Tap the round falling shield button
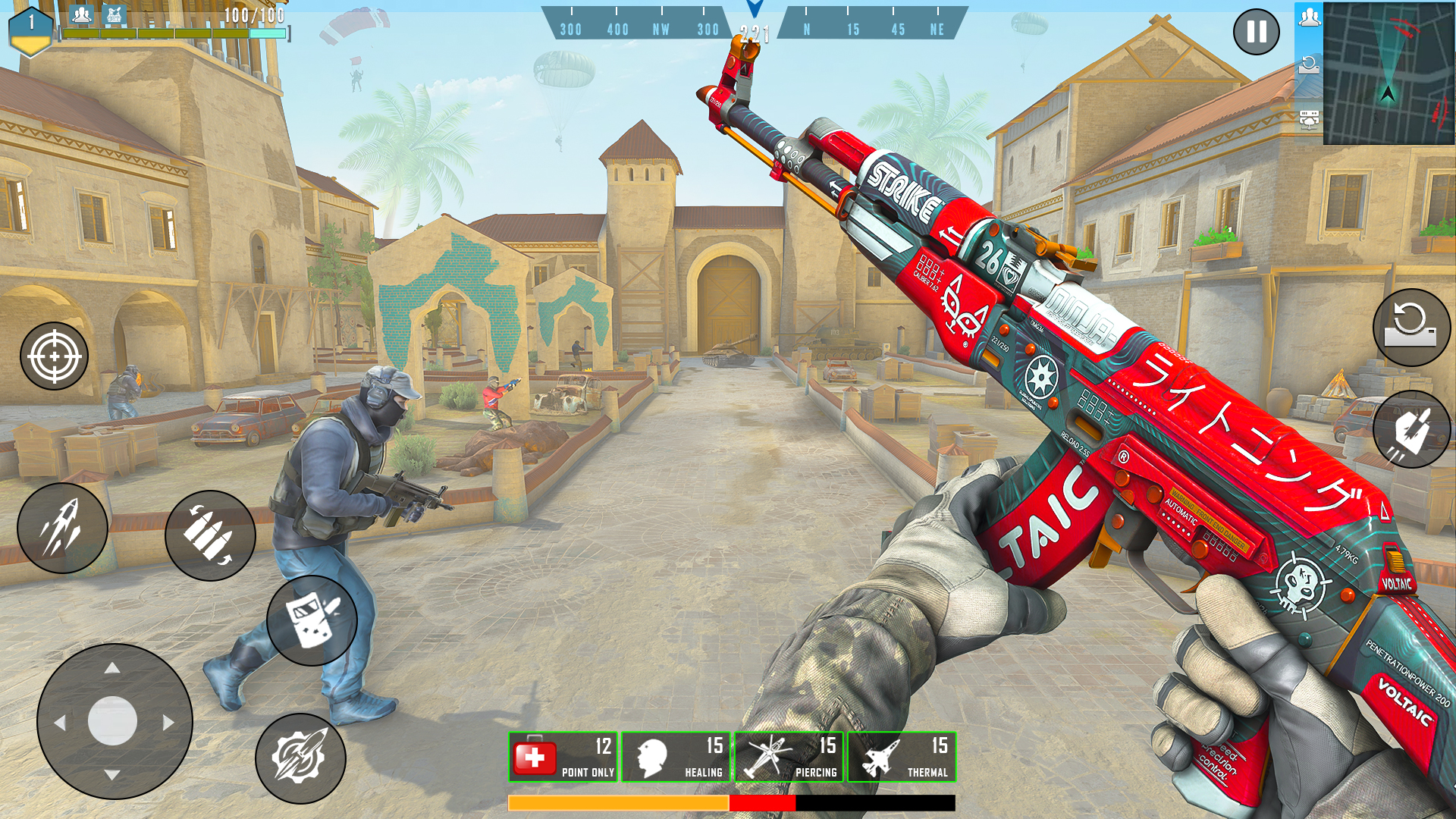 point(1411,429)
